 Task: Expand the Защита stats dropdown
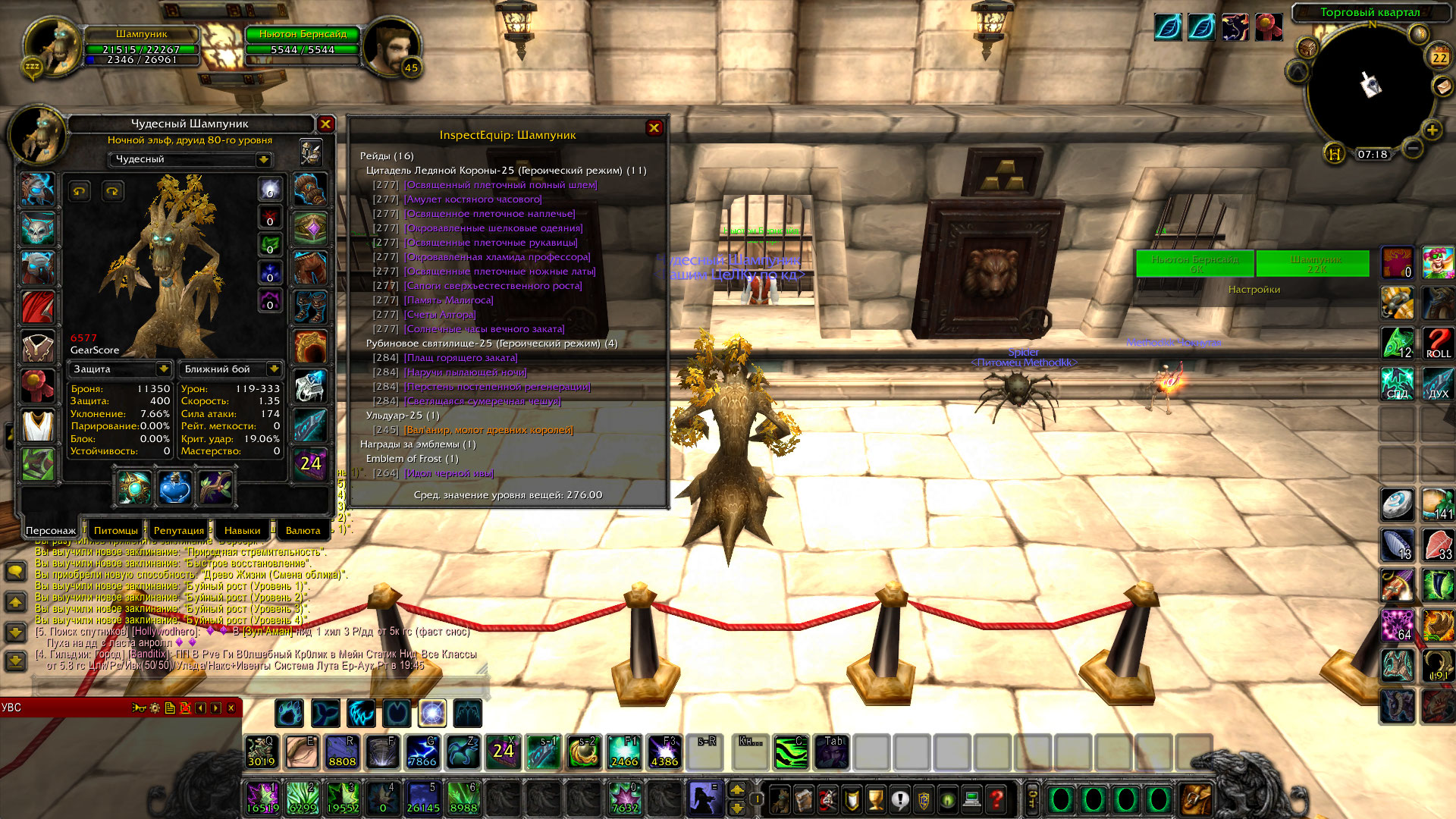click(162, 369)
